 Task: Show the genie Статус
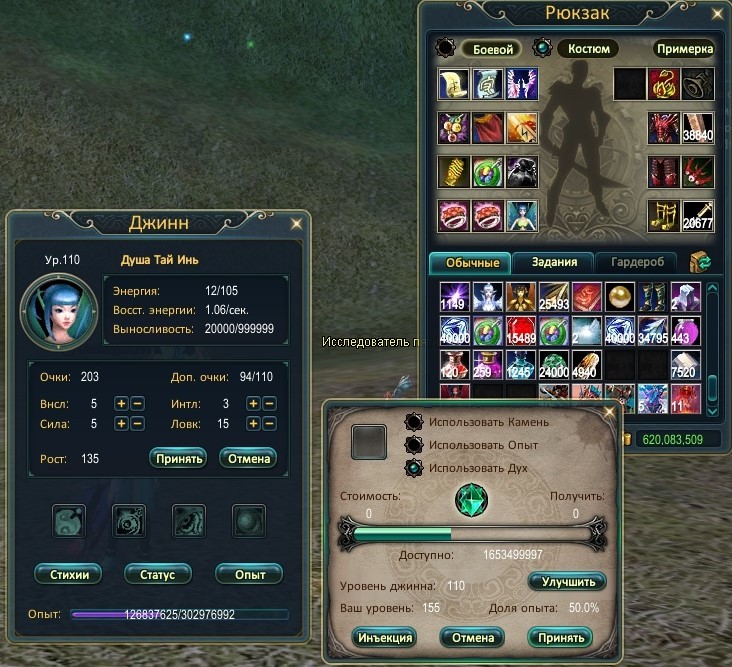point(158,574)
